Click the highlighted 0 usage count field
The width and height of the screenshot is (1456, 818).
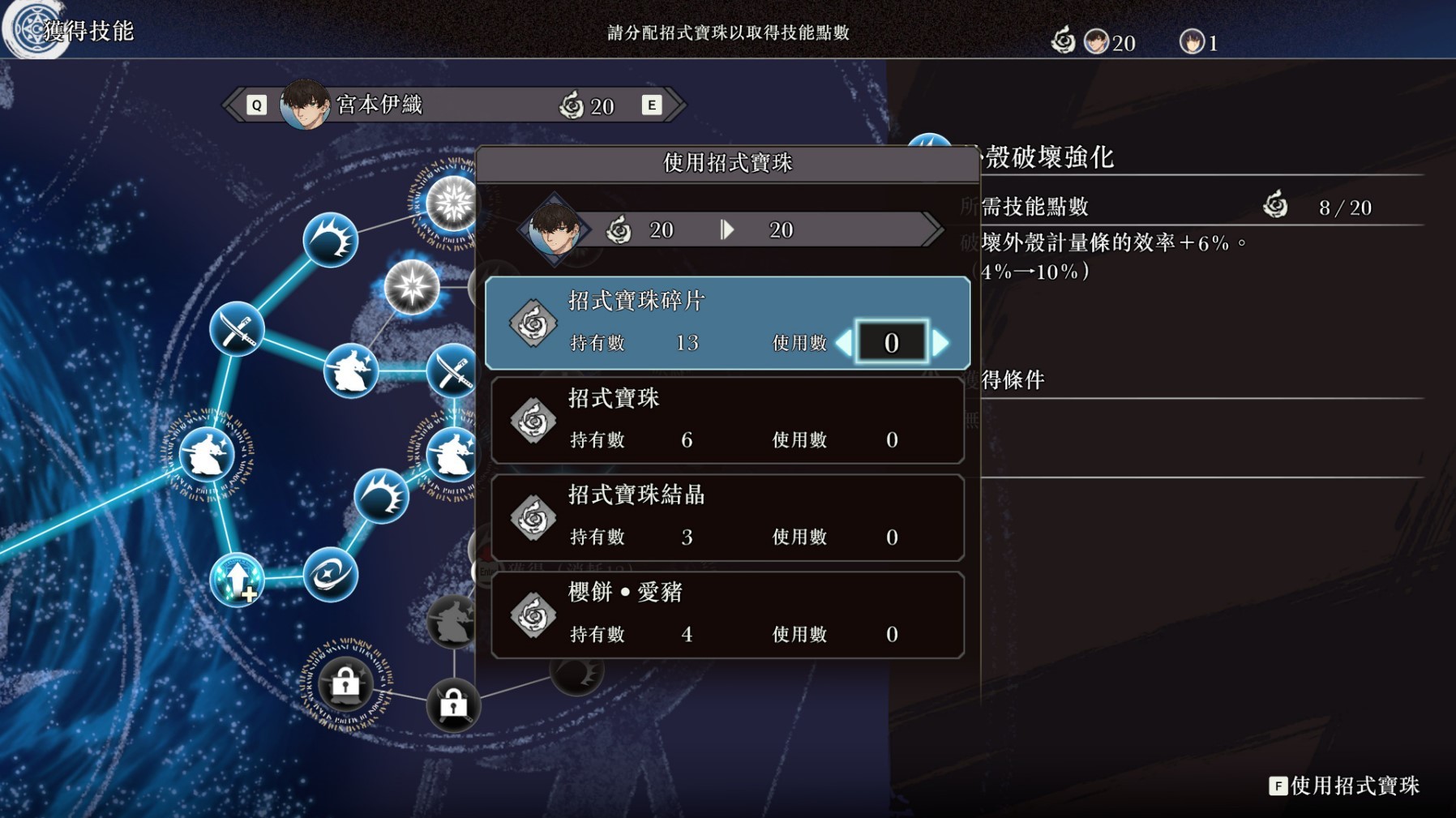click(x=892, y=343)
